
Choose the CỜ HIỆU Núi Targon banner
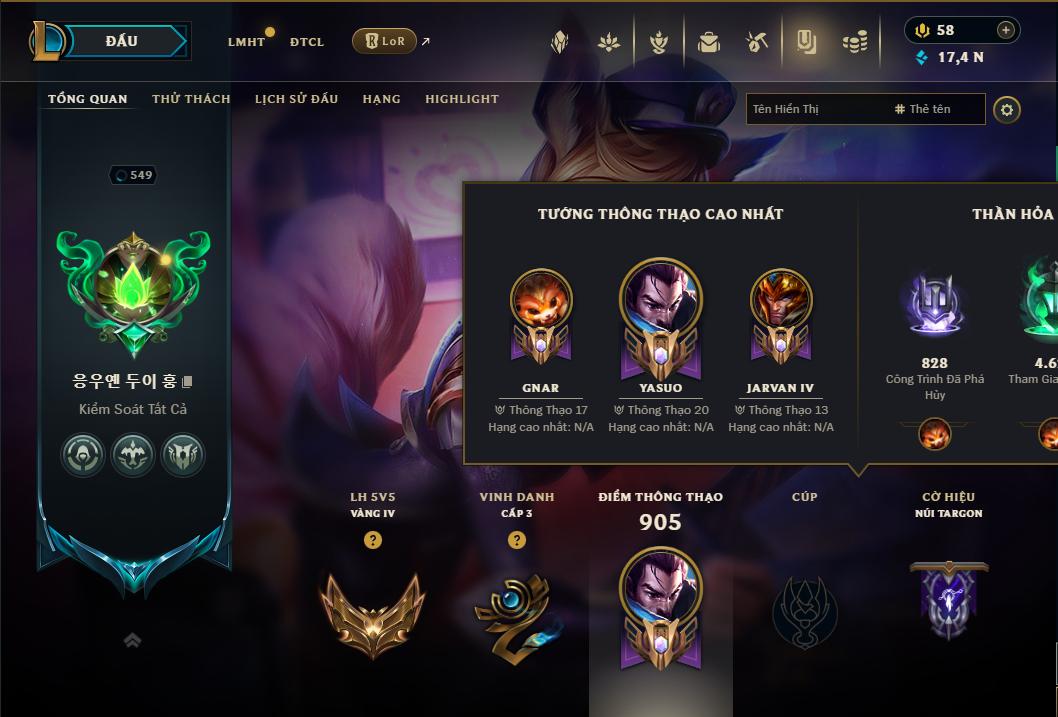(949, 600)
